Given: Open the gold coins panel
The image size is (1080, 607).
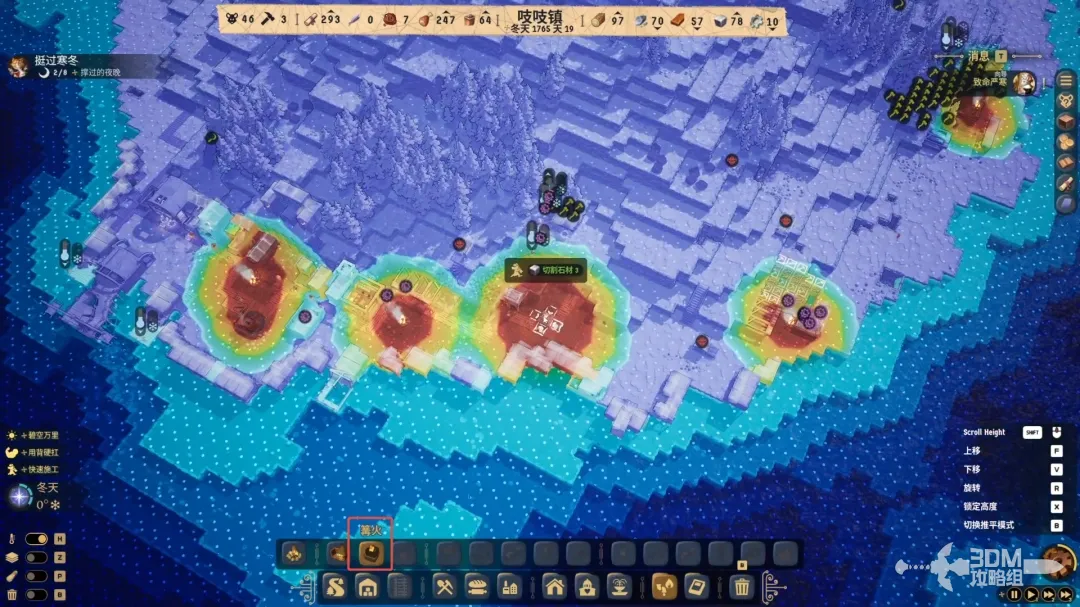Looking at the screenshot, I should tap(1066, 142).
